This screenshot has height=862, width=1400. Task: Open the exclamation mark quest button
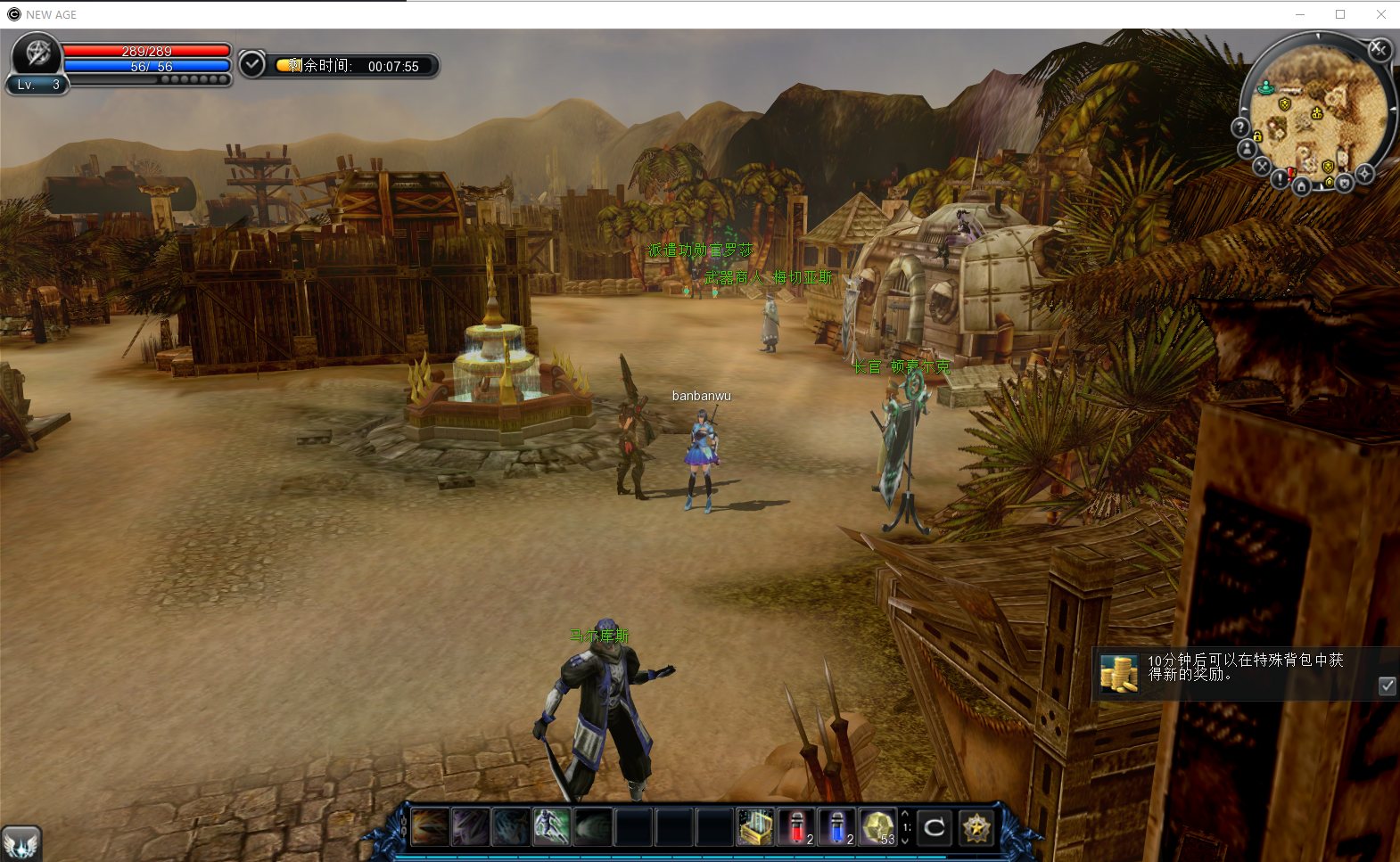1281,178
